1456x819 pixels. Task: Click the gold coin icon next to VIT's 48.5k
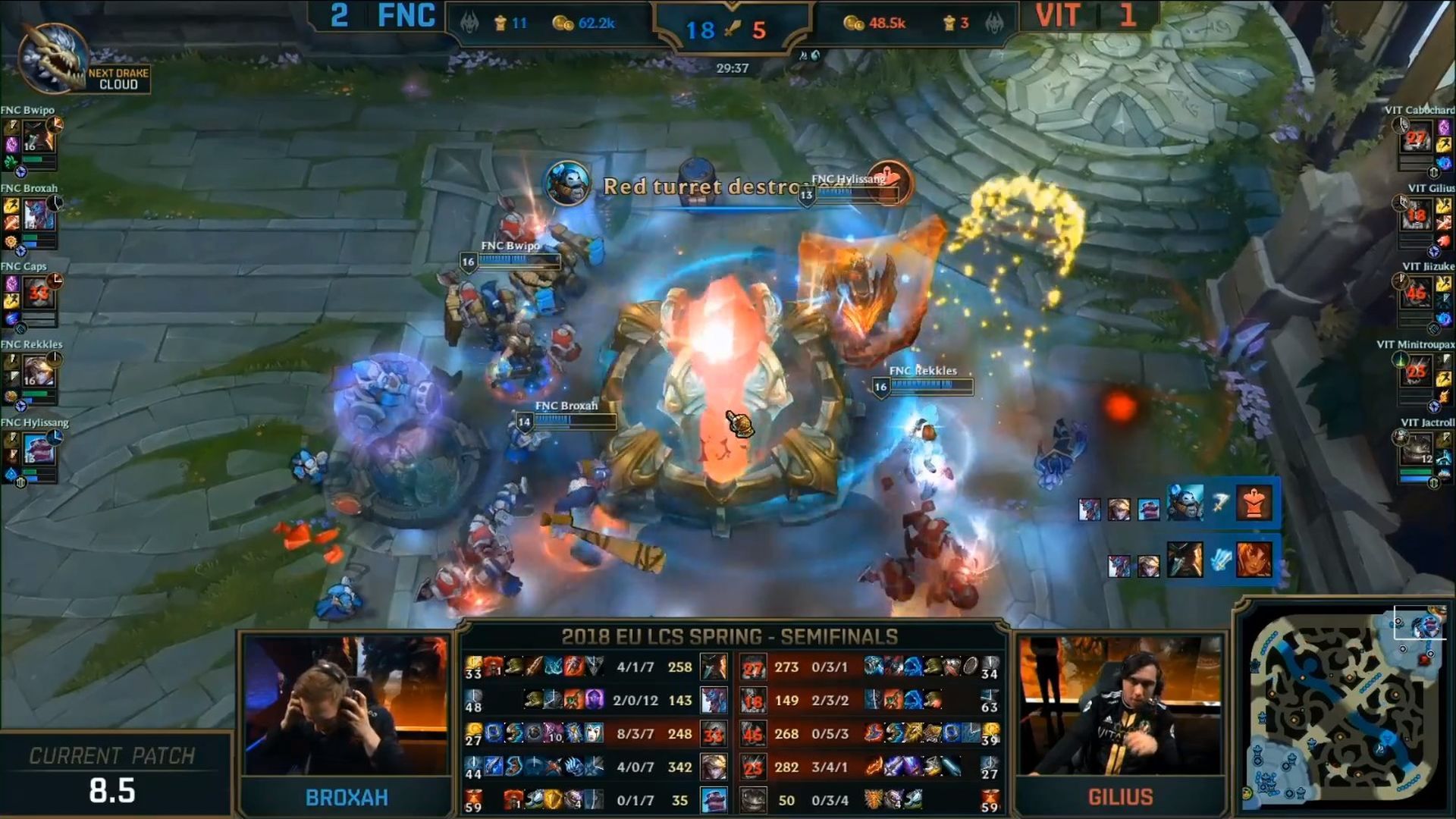coord(855,22)
